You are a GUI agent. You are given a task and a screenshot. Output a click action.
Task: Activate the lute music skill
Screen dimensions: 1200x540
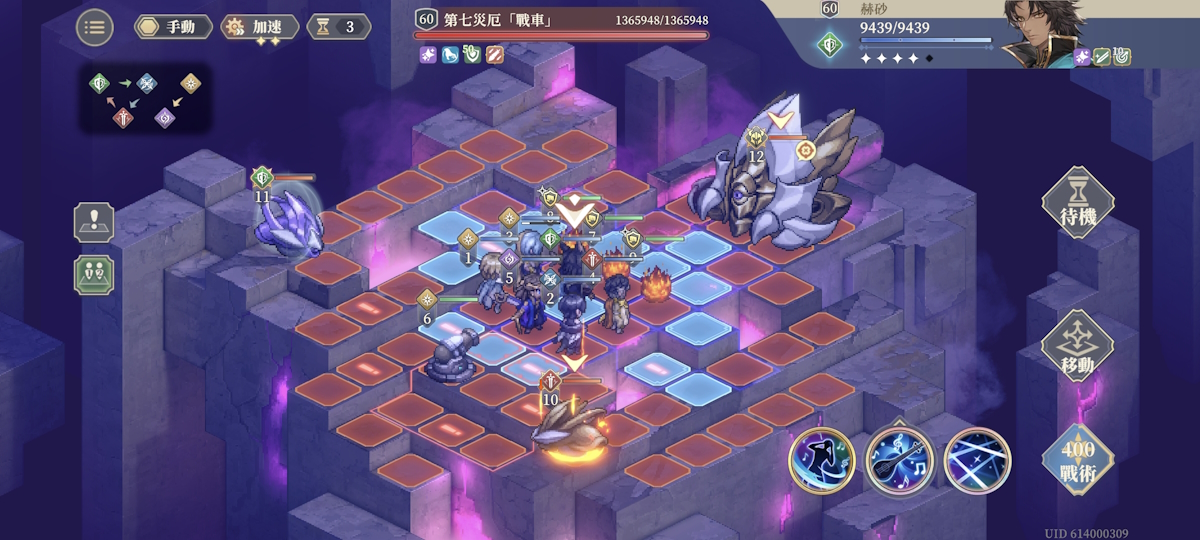(899, 462)
